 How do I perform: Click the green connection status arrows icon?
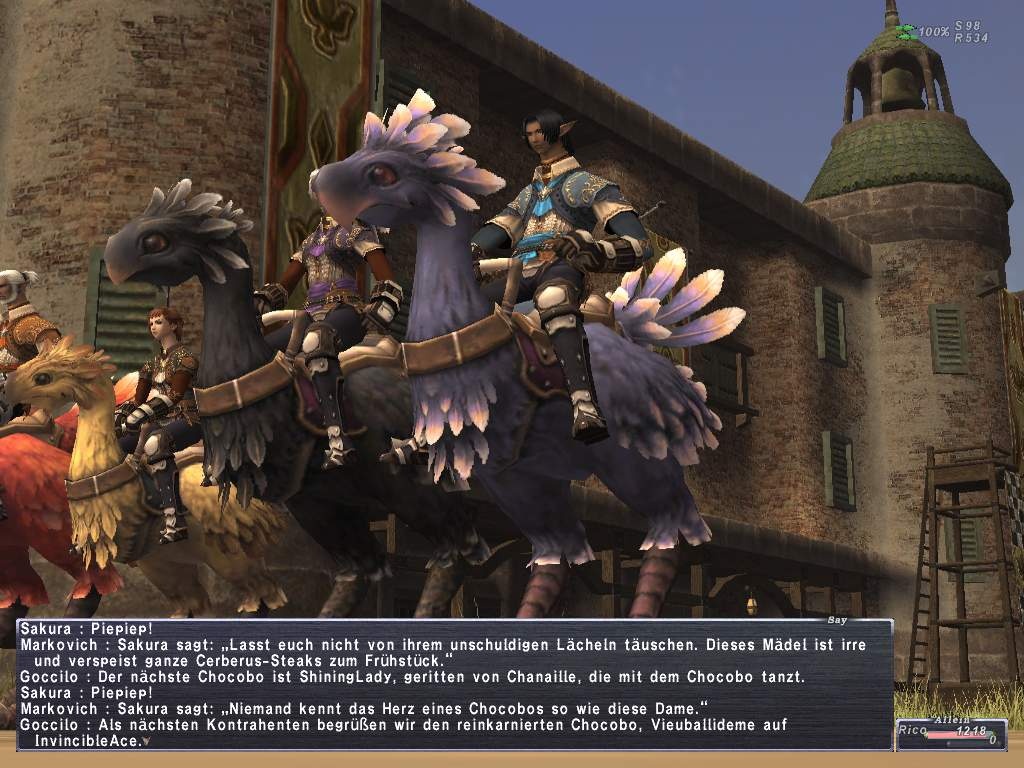coord(906,32)
